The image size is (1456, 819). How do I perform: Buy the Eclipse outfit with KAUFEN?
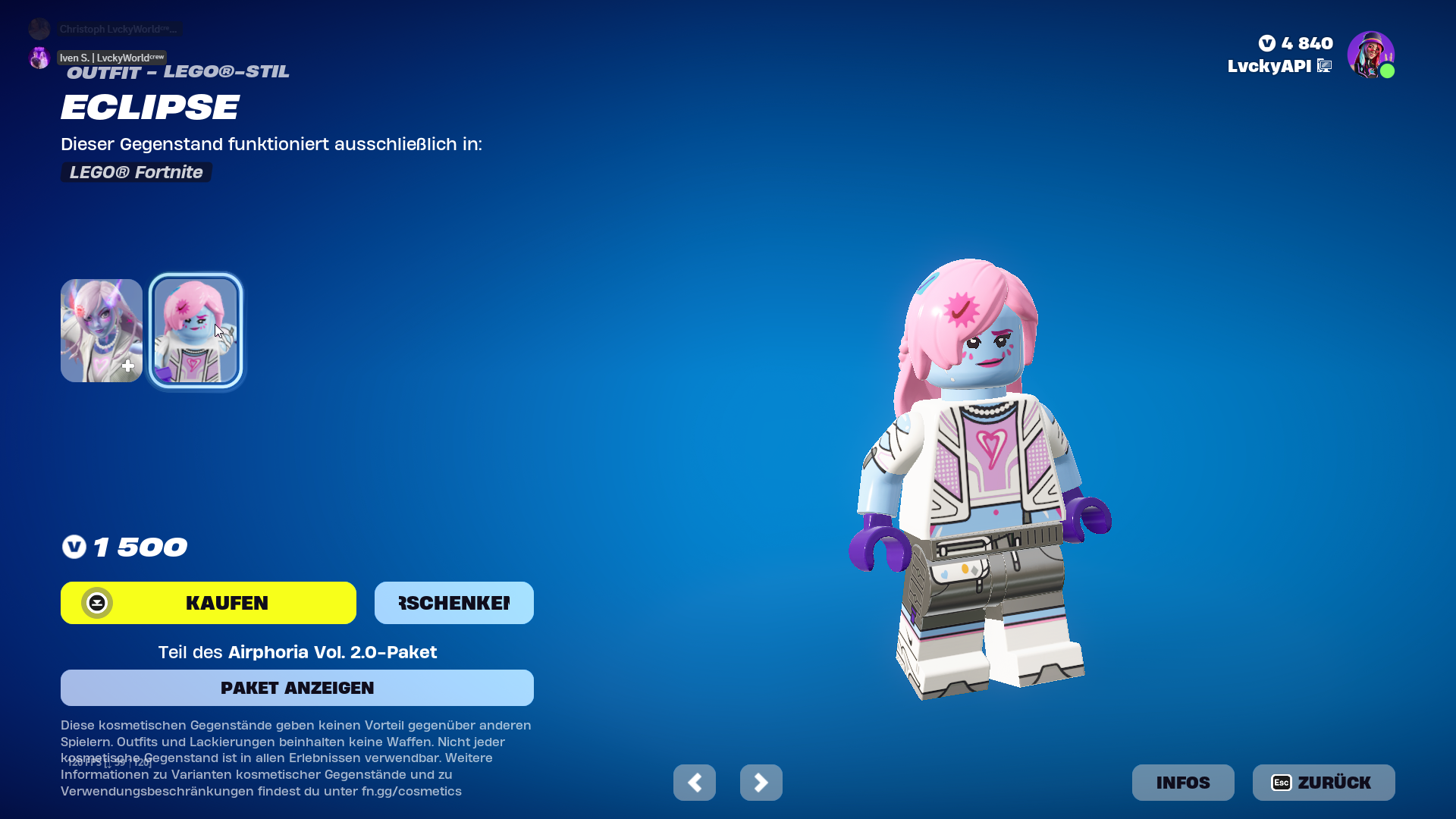209,603
